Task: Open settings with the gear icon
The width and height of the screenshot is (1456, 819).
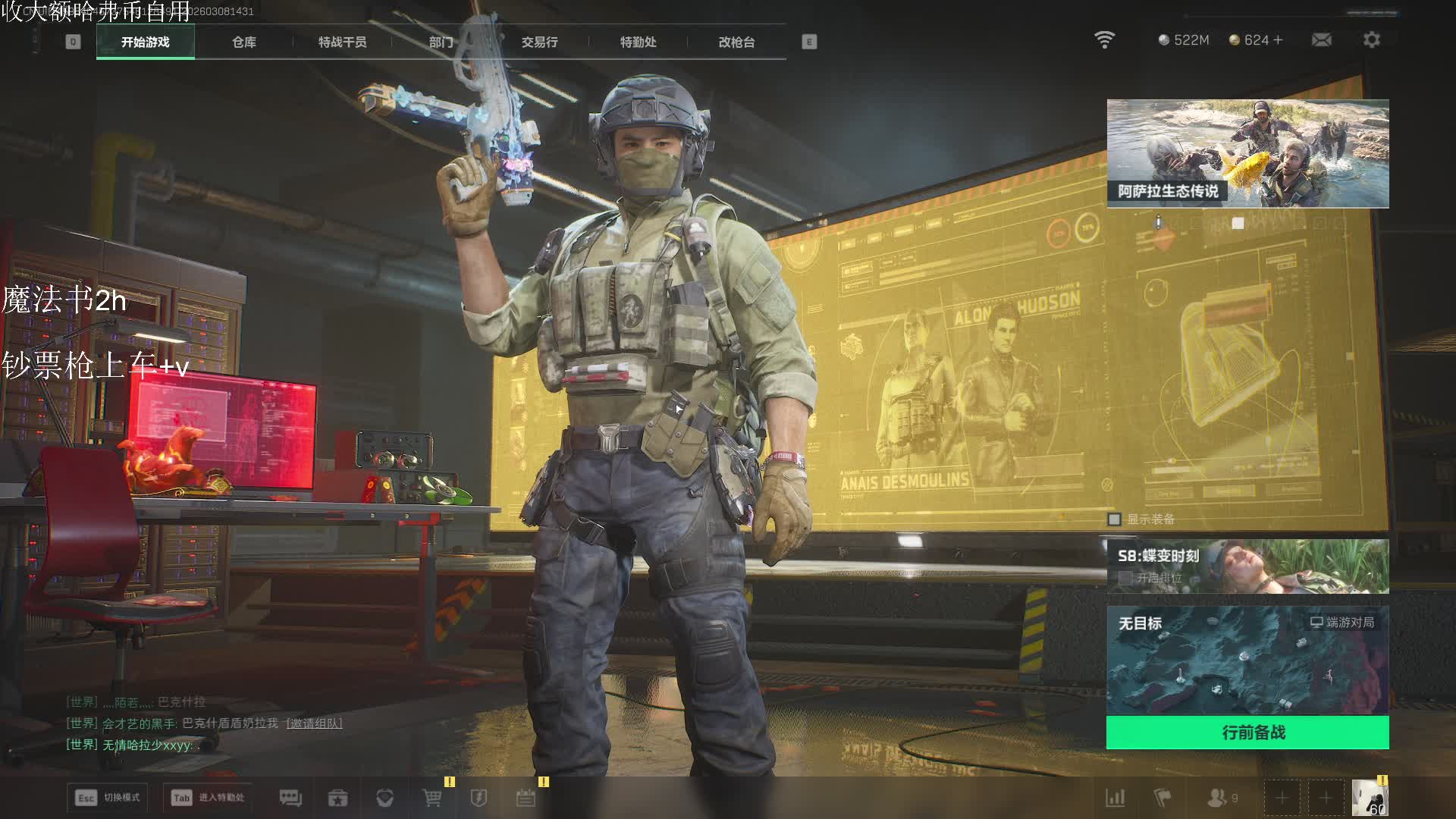Action: (x=1371, y=40)
